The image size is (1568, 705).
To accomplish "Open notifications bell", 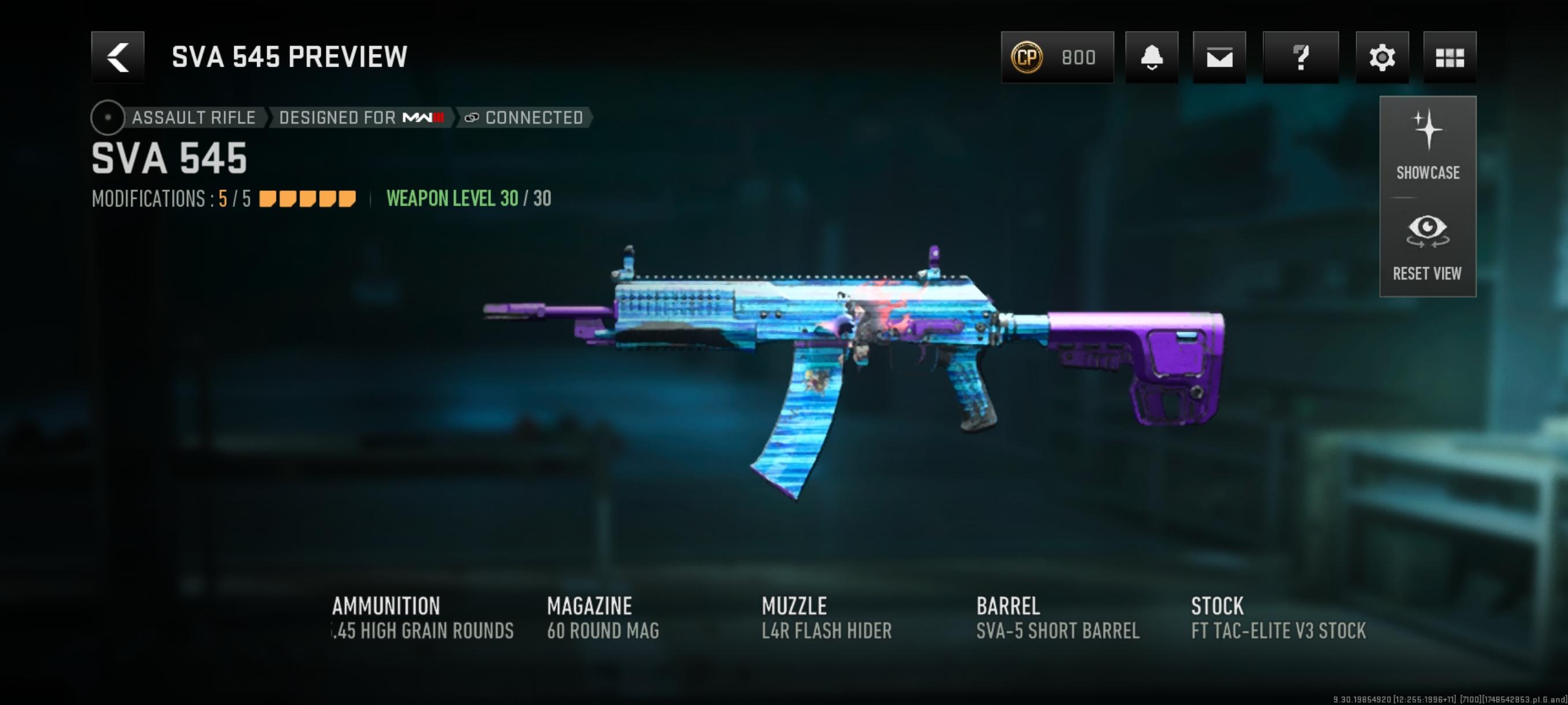I will 1151,57.
